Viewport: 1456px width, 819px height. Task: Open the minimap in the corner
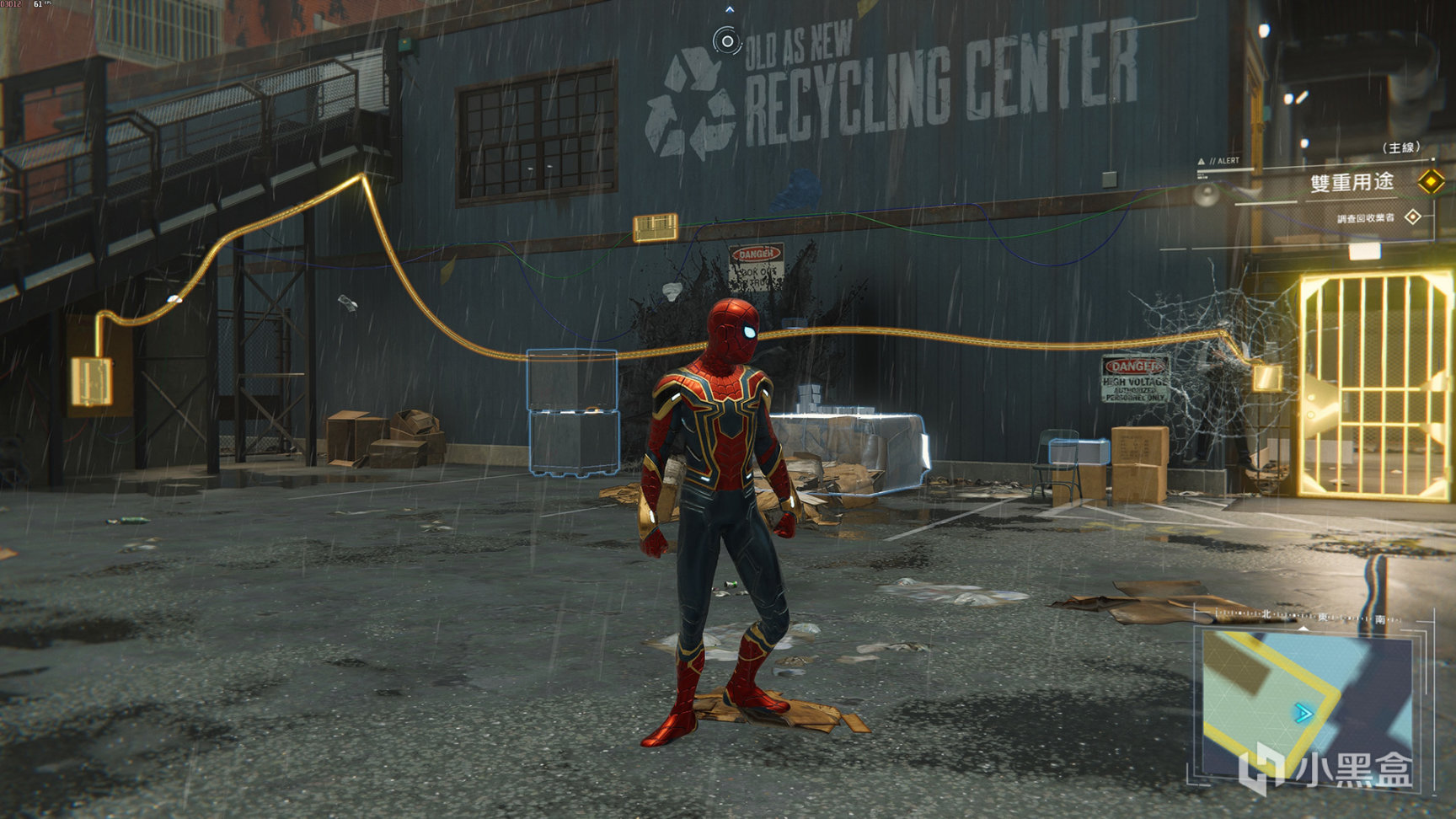point(1306,704)
